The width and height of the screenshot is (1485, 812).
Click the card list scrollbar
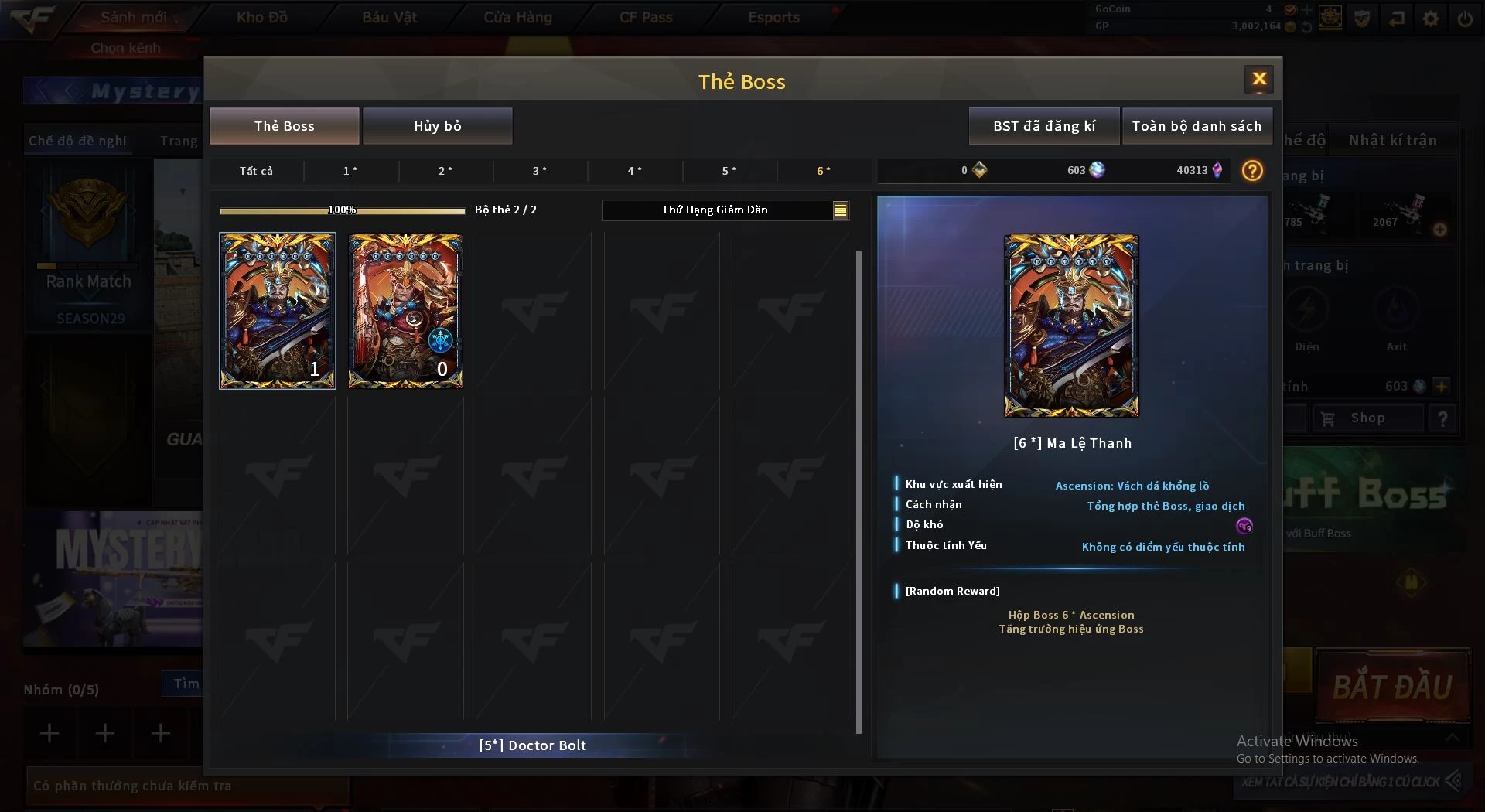tap(859, 491)
